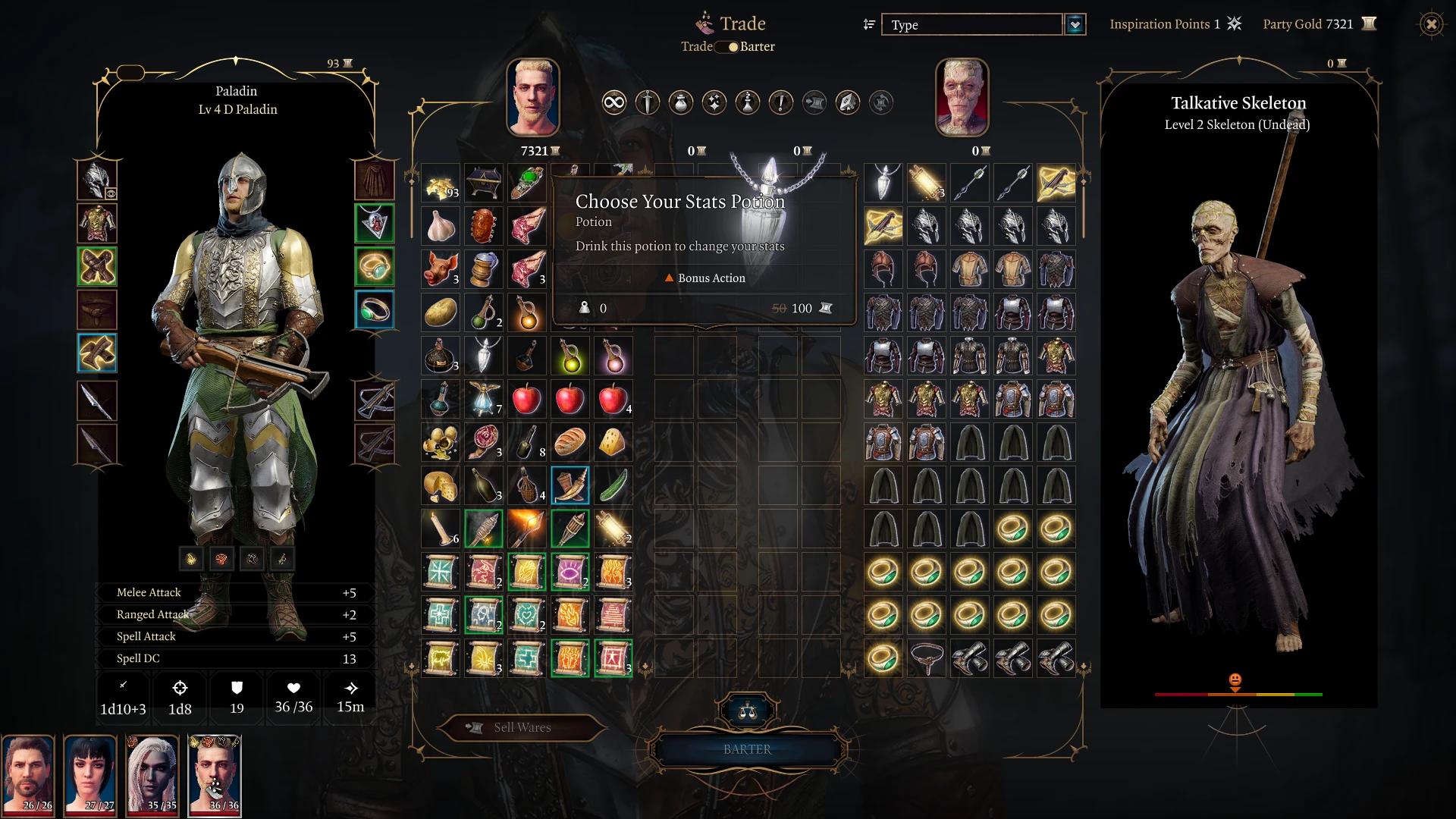
Task: Select the garlic bulb in inventory
Action: [x=441, y=226]
